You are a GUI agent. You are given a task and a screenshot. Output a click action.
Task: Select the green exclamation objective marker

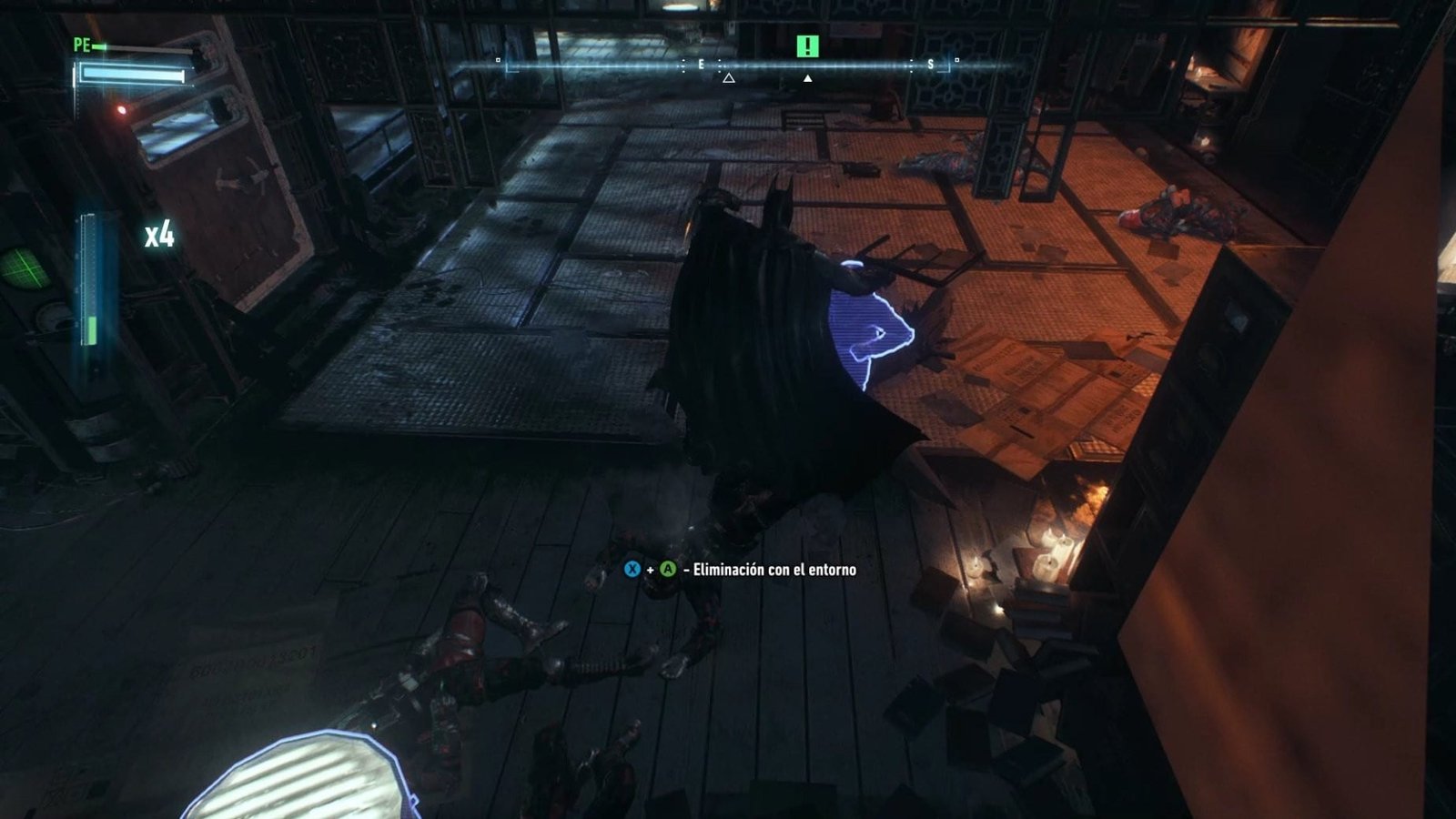pyautogui.click(x=807, y=45)
